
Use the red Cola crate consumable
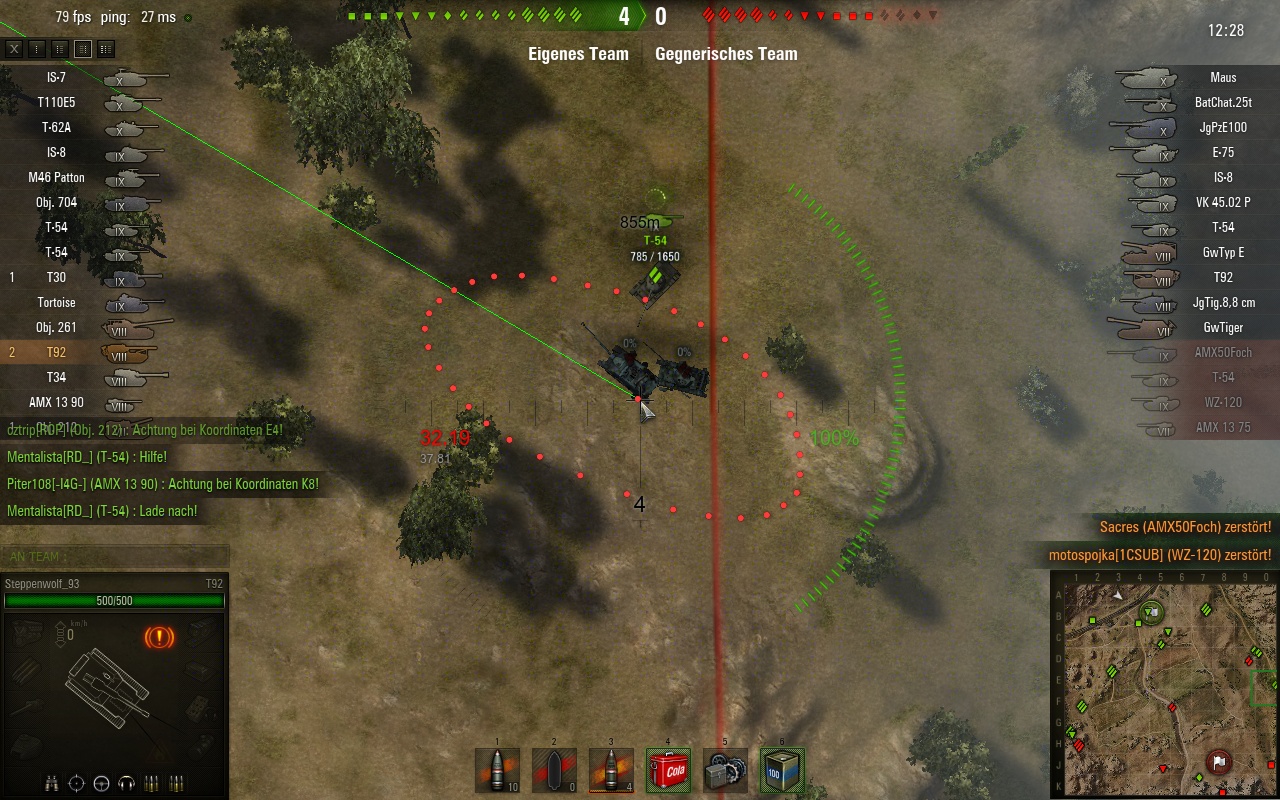click(x=668, y=771)
